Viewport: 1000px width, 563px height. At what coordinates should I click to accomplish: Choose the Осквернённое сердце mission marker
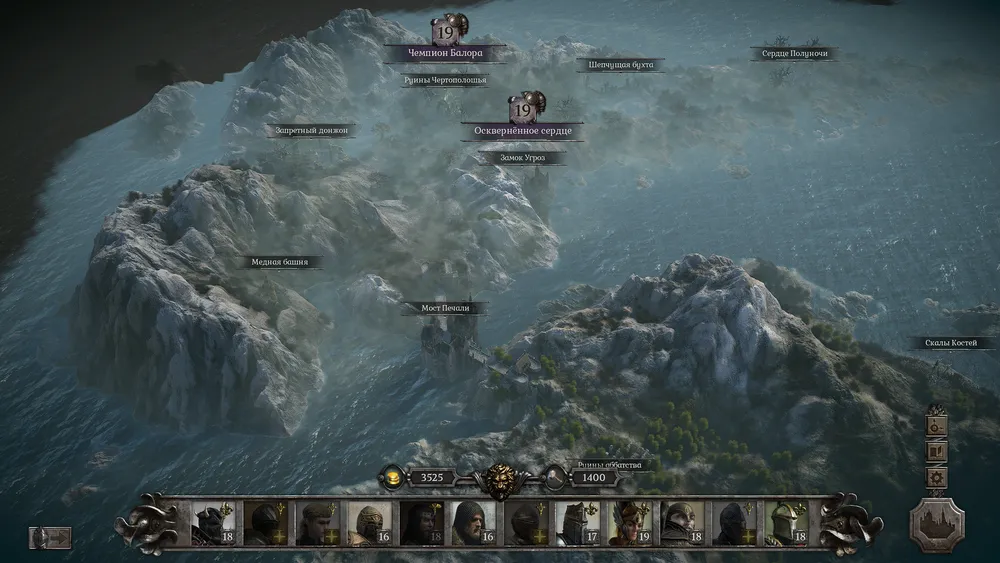522,130
